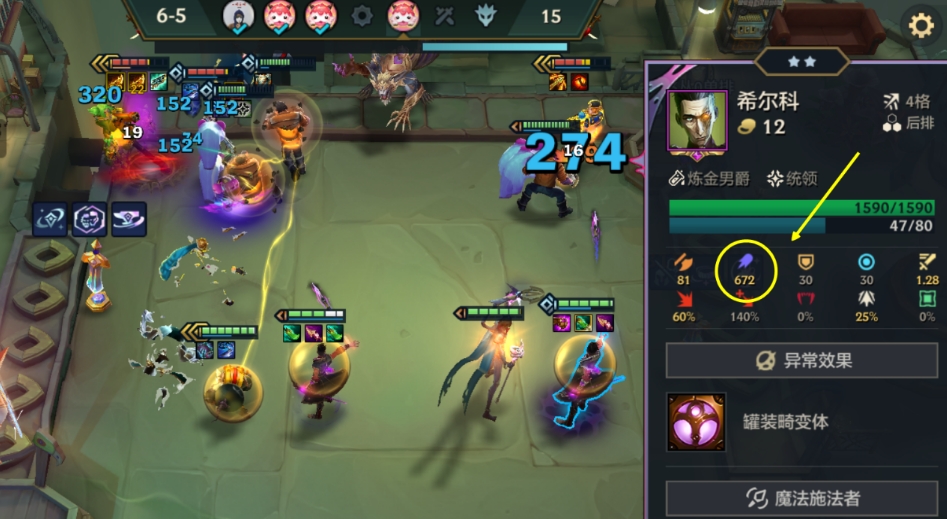Select the anvil-shaped augment icon
947x519 pixels.
point(128,218)
